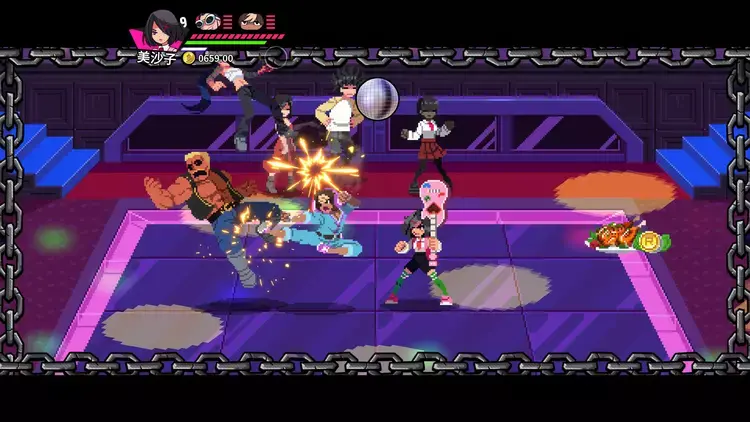Click the gold coin money icon

[188, 58]
